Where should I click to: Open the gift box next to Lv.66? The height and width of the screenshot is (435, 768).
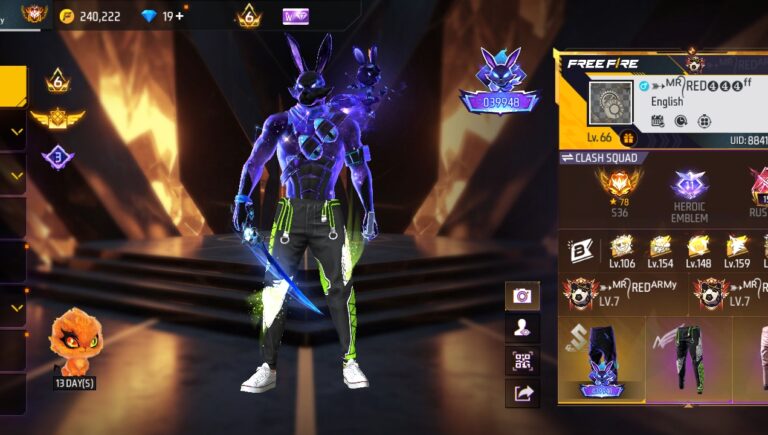coord(629,138)
